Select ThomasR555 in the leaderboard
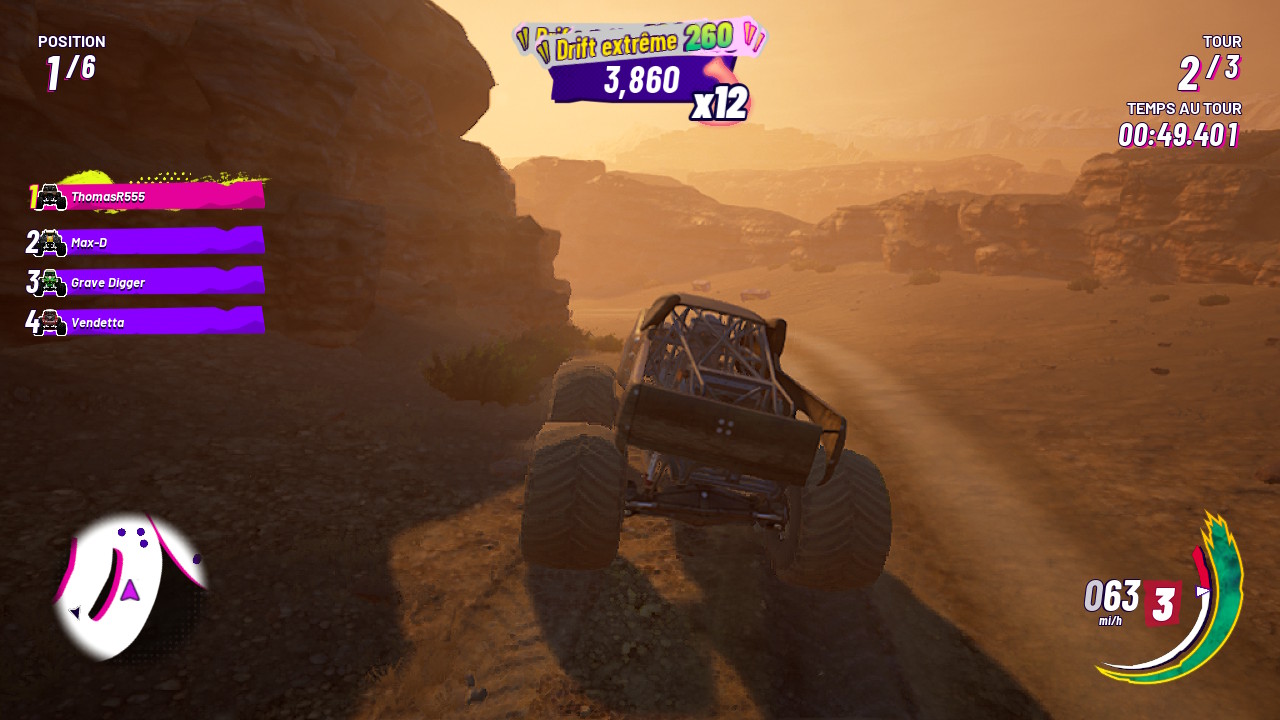 [150, 197]
